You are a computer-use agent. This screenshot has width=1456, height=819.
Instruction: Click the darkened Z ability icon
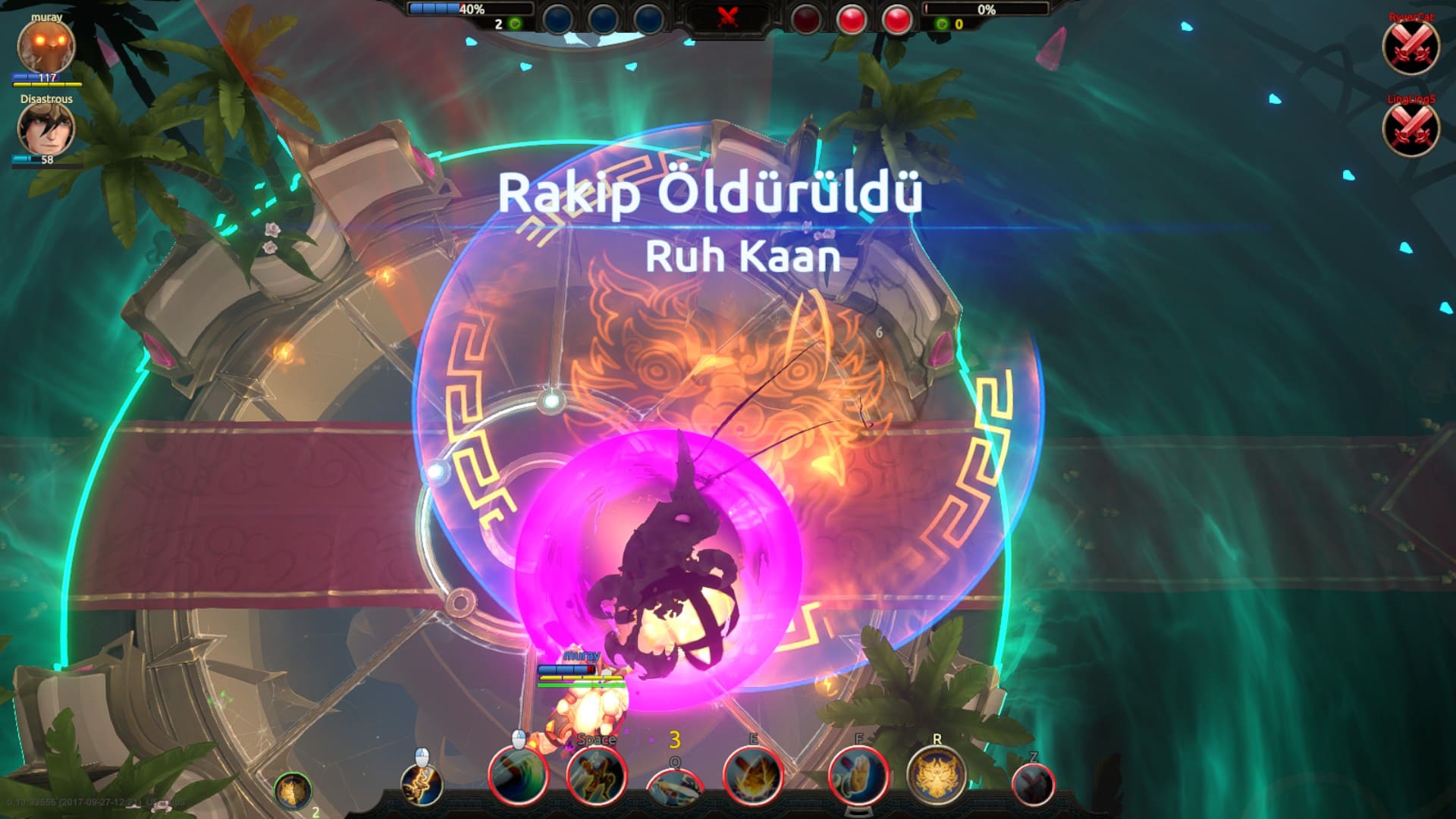click(x=1033, y=783)
